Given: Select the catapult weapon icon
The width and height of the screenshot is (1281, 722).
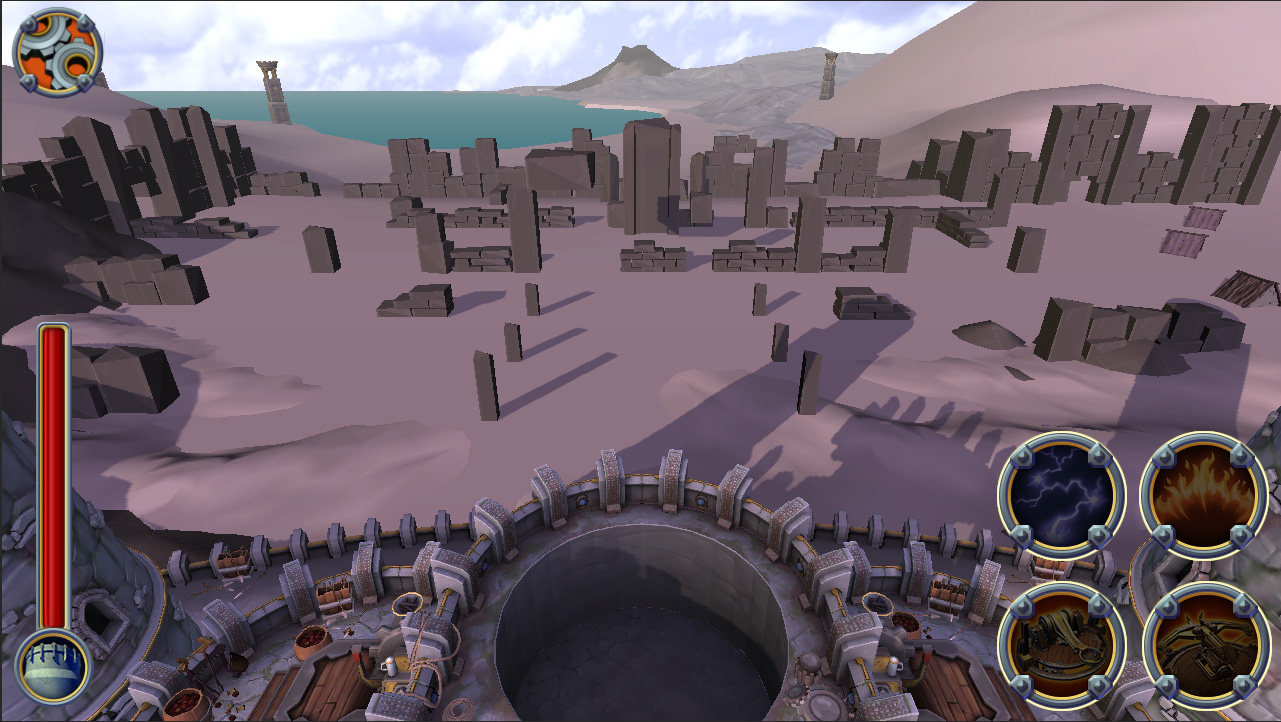Looking at the screenshot, I should pos(1061,645).
